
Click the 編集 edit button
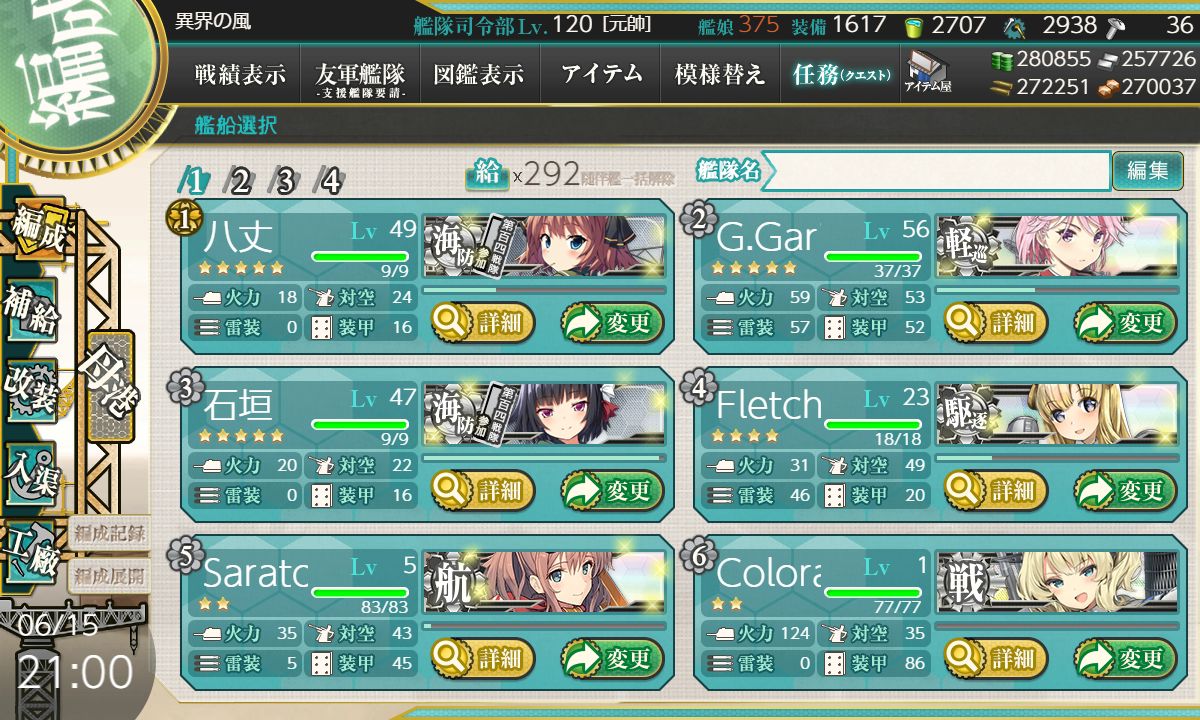coord(1147,171)
